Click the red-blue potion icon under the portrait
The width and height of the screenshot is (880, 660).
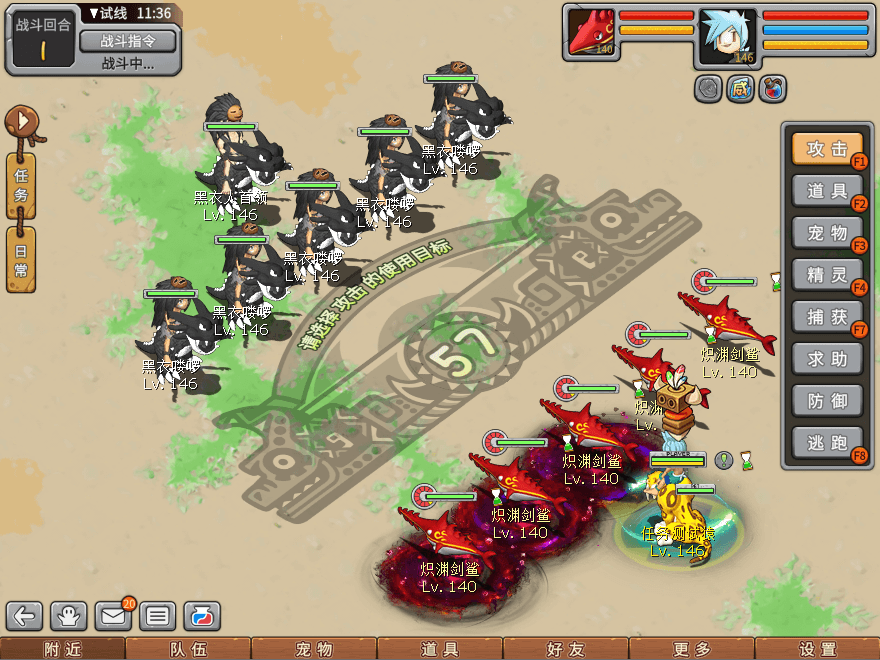point(772,89)
